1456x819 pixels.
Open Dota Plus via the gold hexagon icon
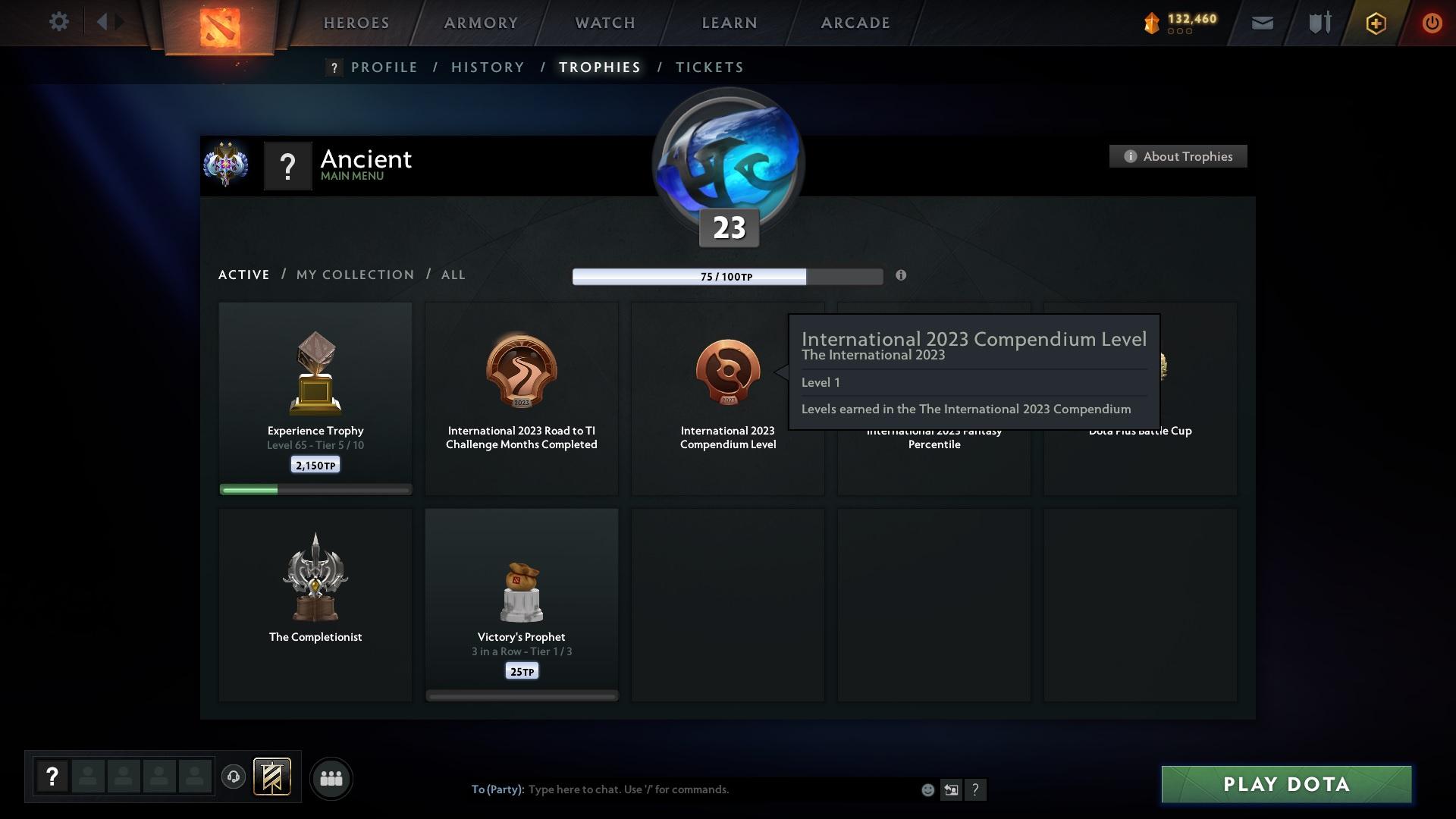[1375, 23]
